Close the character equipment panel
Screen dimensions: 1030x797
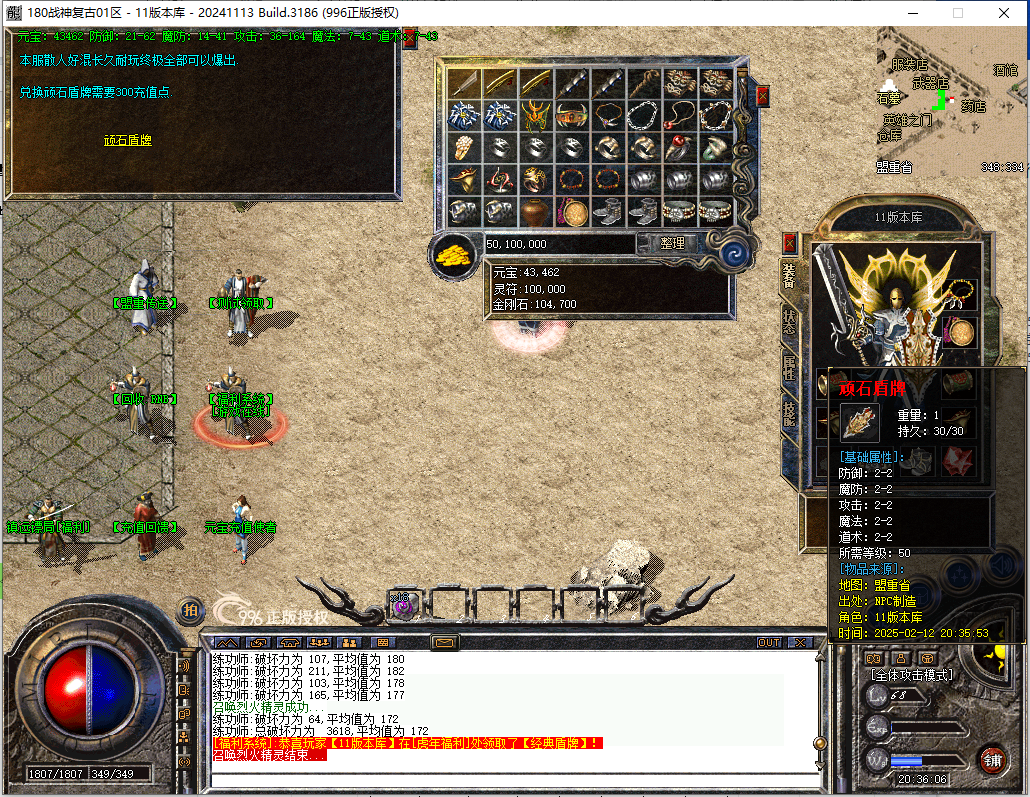(790, 243)
